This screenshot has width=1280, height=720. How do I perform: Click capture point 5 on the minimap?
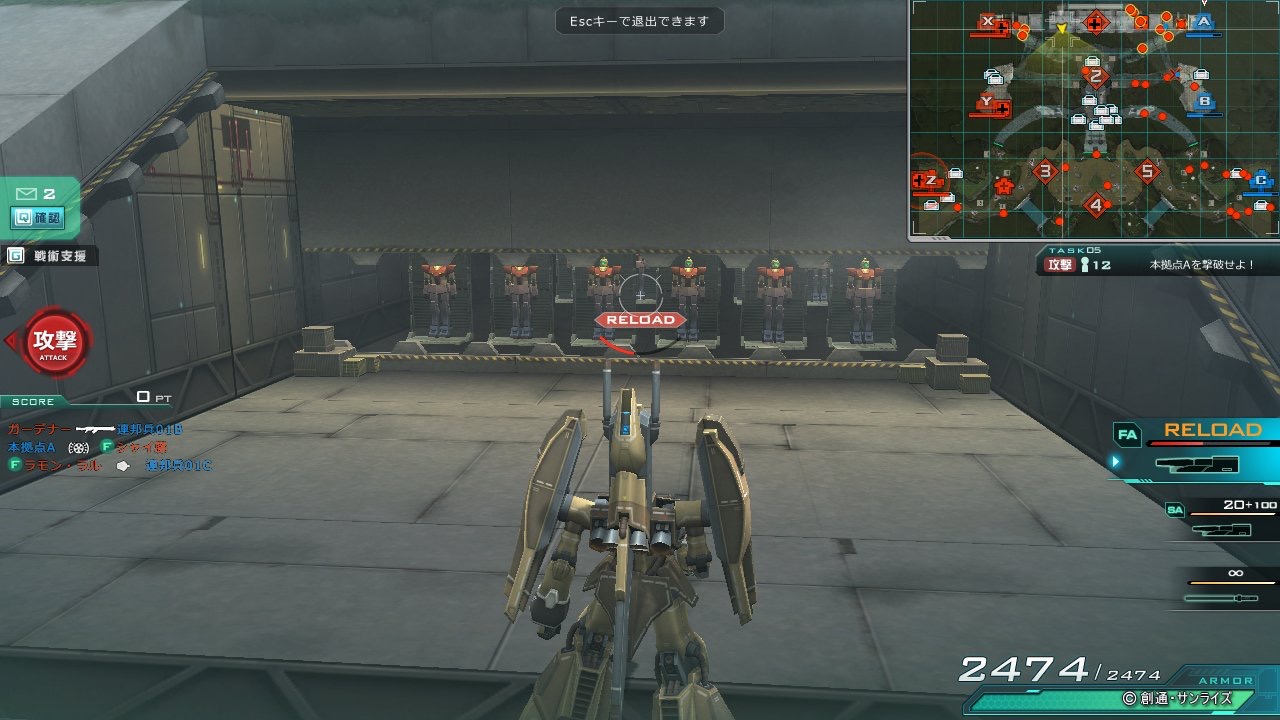(x=1147, y=171)
